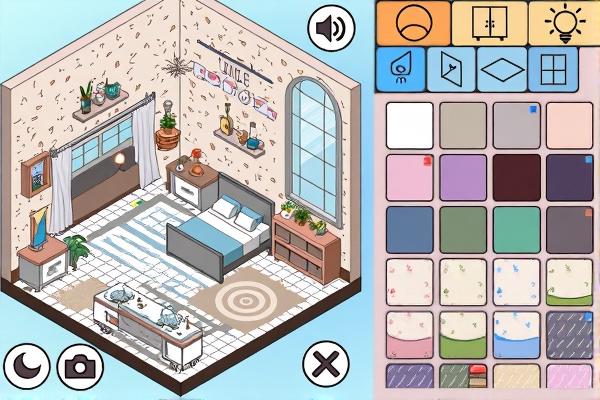Apply the dark maroon swatch

[x=517, y=177]
